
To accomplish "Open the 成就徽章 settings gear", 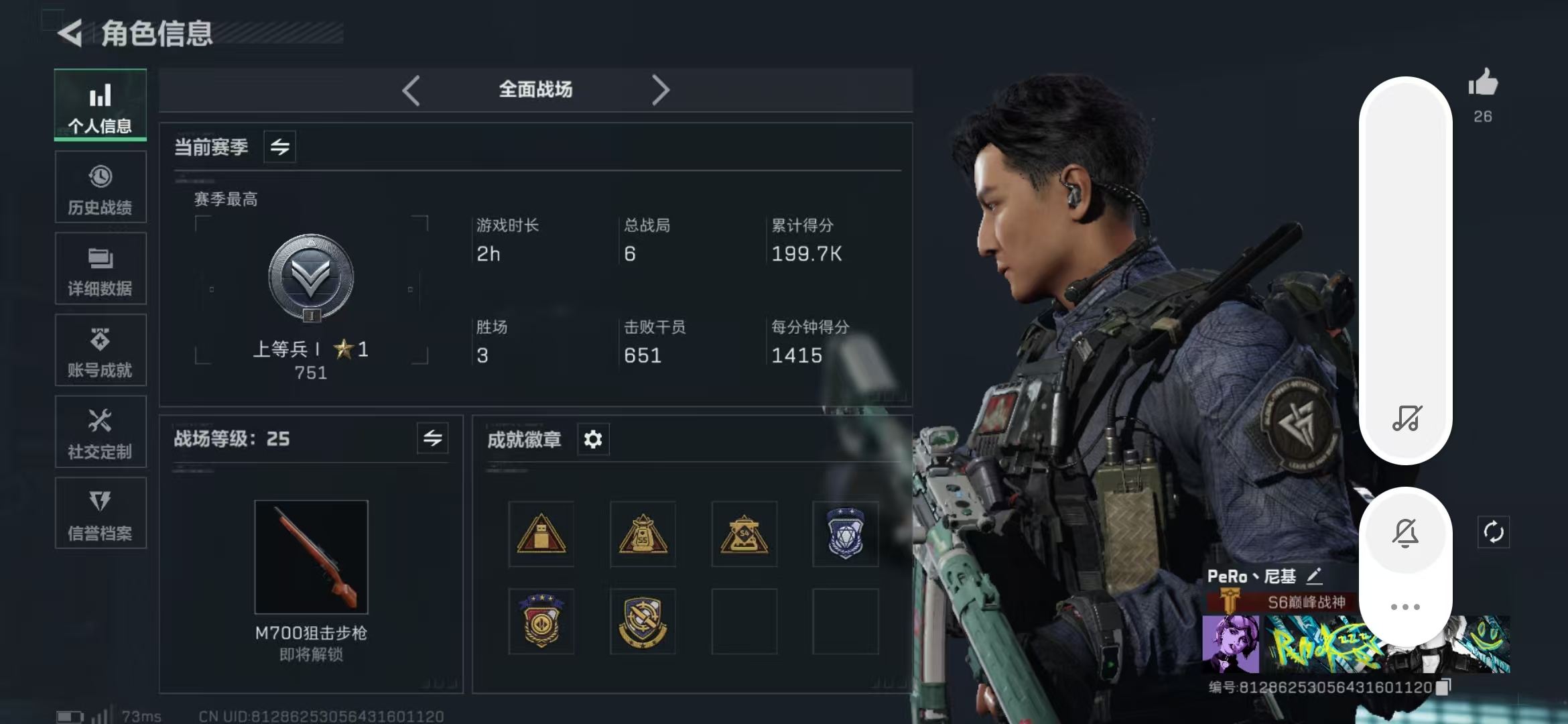I will tap(592, 440).
